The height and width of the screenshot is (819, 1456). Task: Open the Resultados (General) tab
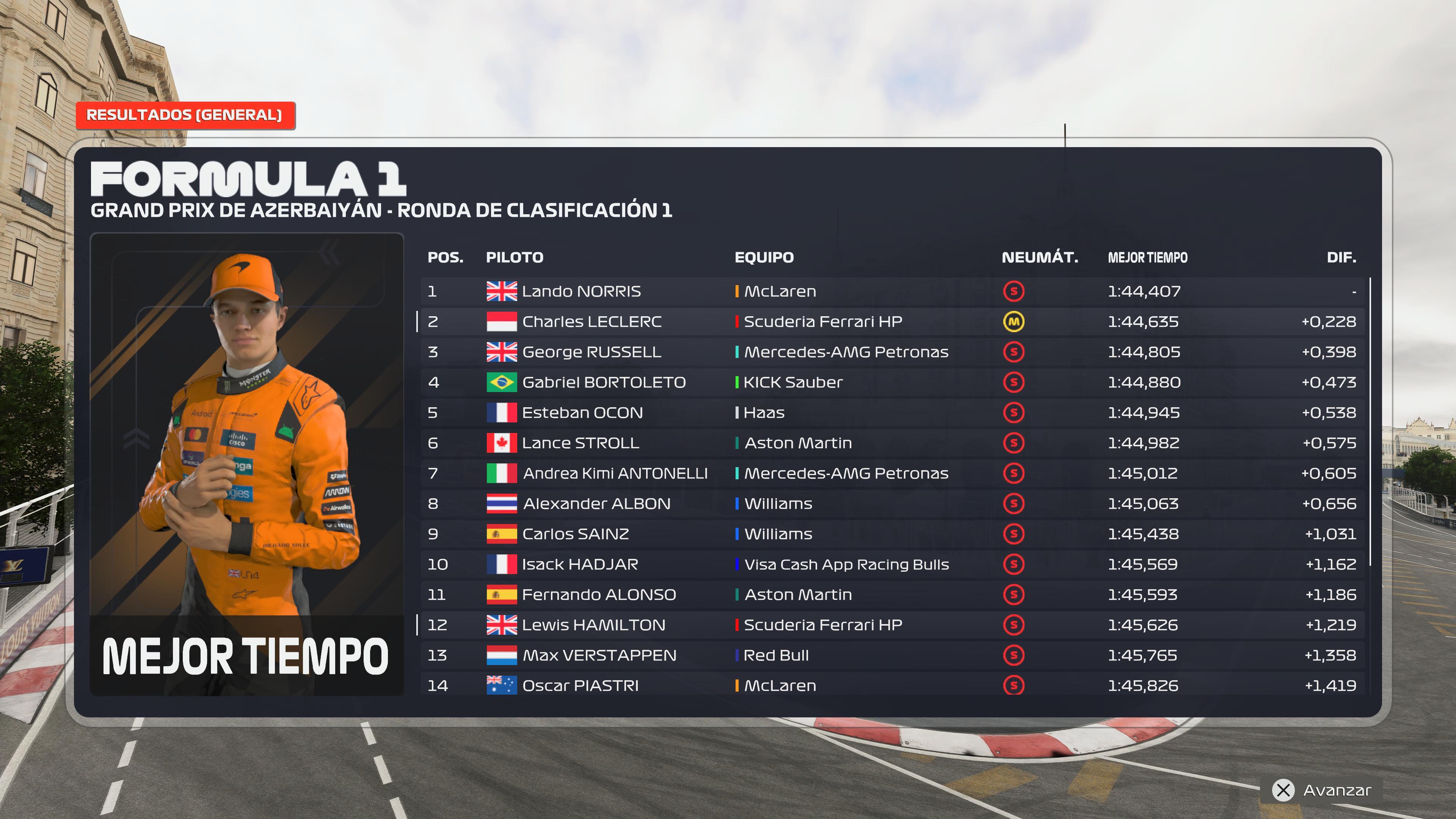point(185,115)
